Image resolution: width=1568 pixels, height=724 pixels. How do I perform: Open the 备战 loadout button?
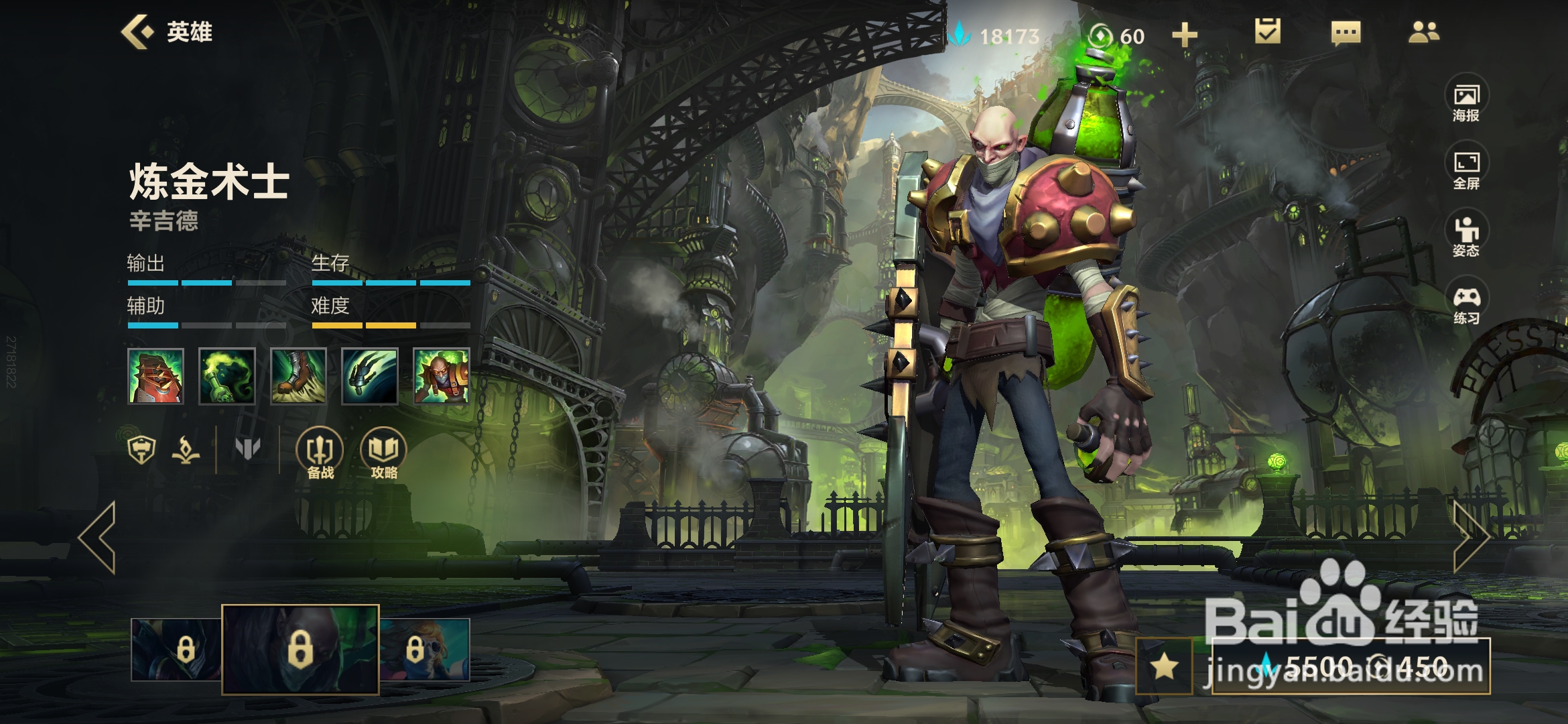click(320, 454)
